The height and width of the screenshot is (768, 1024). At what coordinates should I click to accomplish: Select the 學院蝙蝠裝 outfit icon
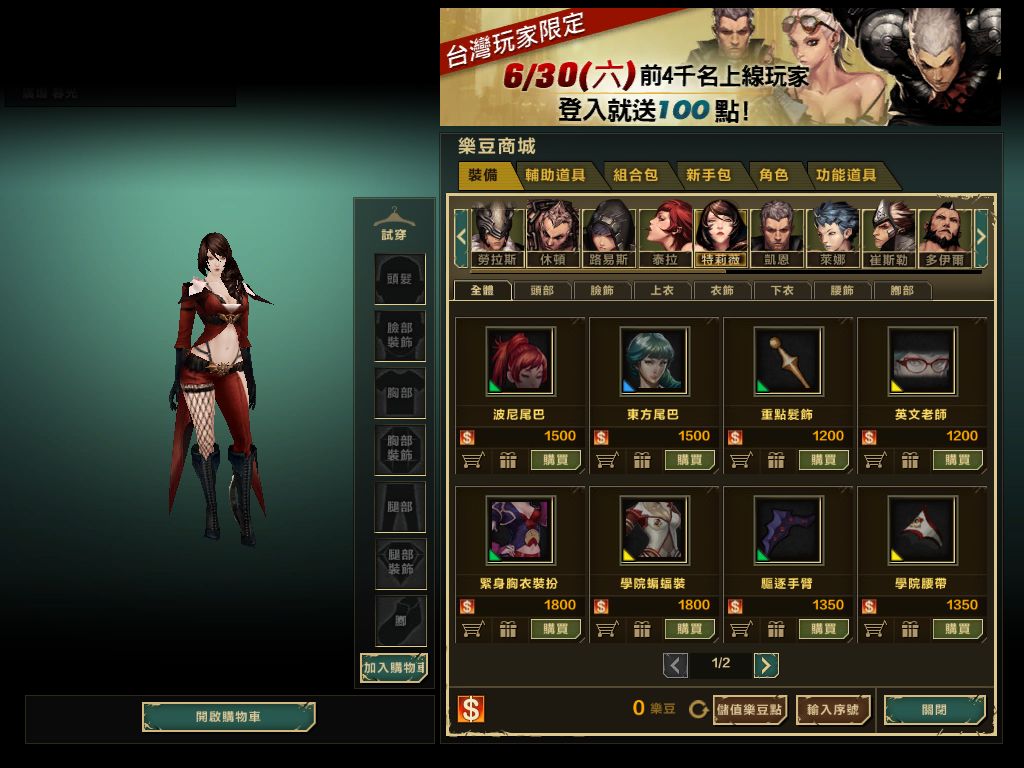coord(654,530)
